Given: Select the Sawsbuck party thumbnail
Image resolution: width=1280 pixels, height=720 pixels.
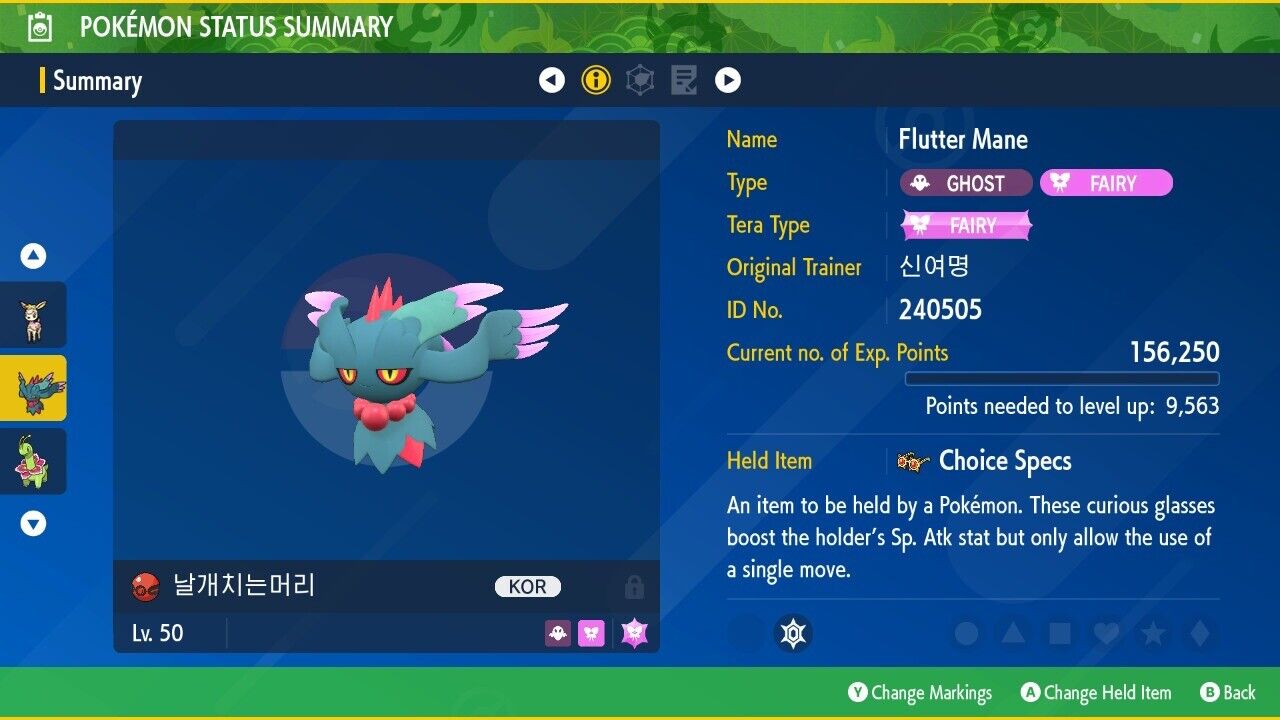Looking at the screenshot, I should pos(34,316).
